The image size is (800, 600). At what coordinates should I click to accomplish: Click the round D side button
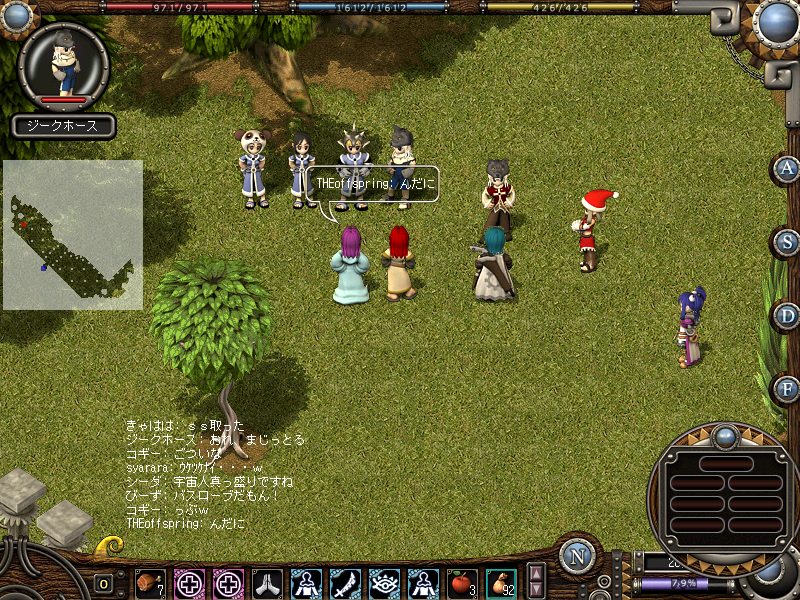coord(788,316)
